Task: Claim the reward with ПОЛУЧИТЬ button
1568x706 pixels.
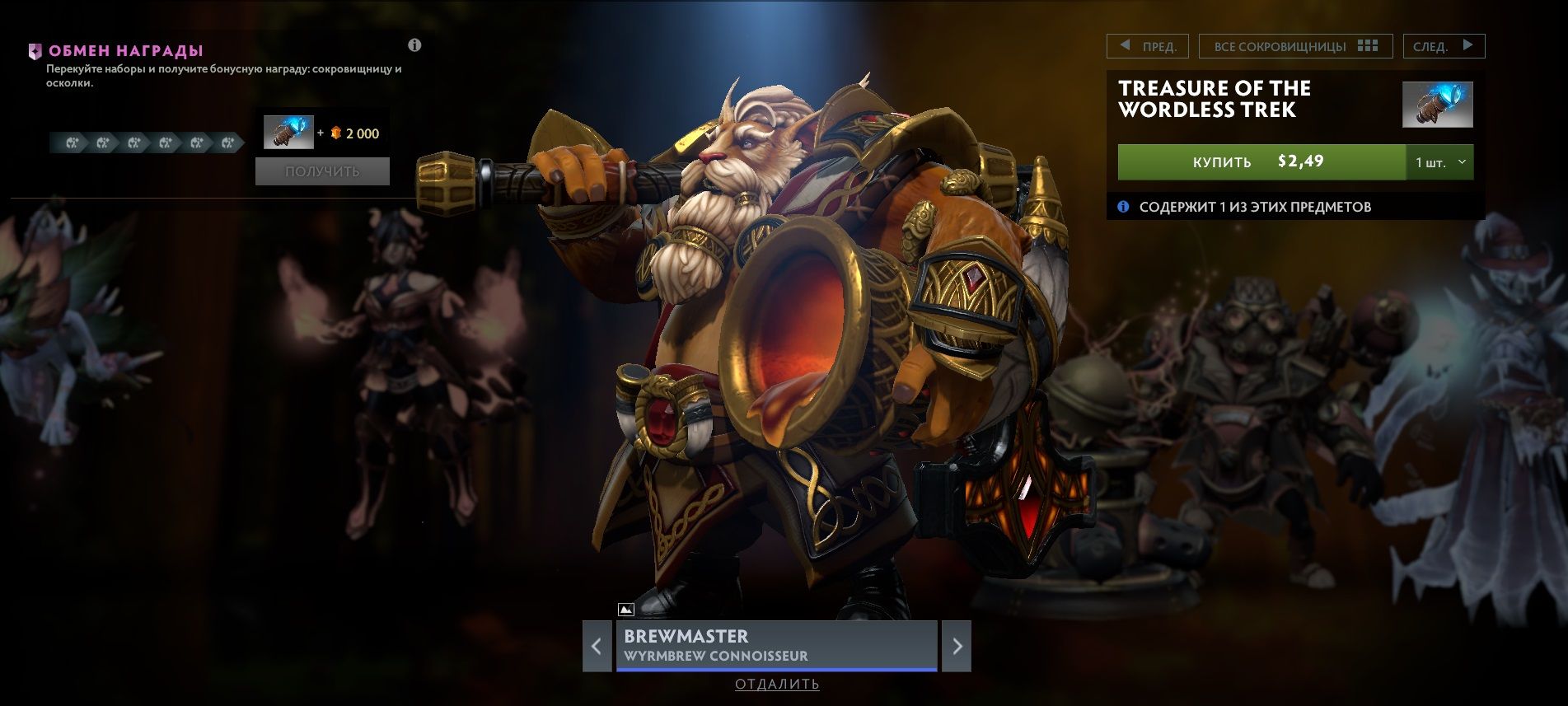Action: point(322,171)
